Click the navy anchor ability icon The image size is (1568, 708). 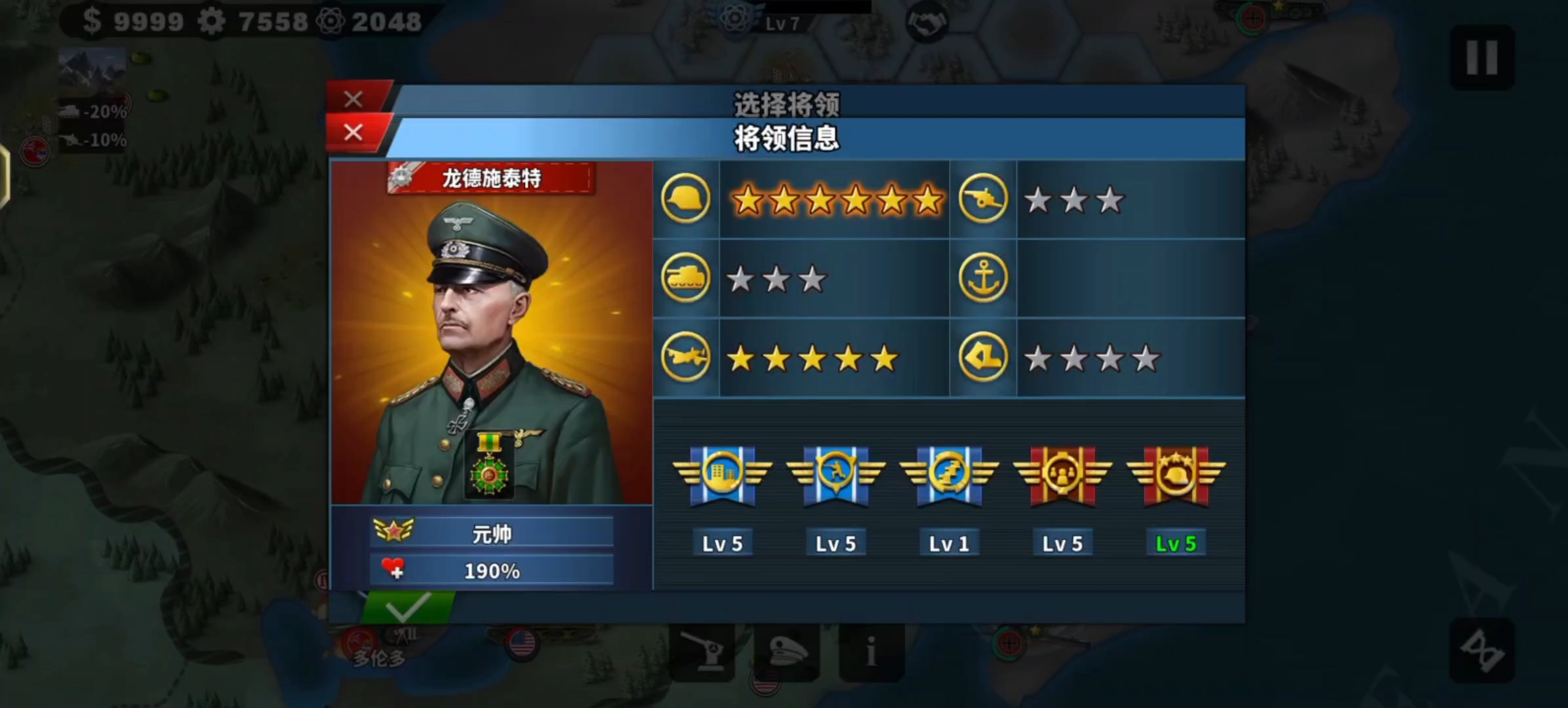(983, 277)
